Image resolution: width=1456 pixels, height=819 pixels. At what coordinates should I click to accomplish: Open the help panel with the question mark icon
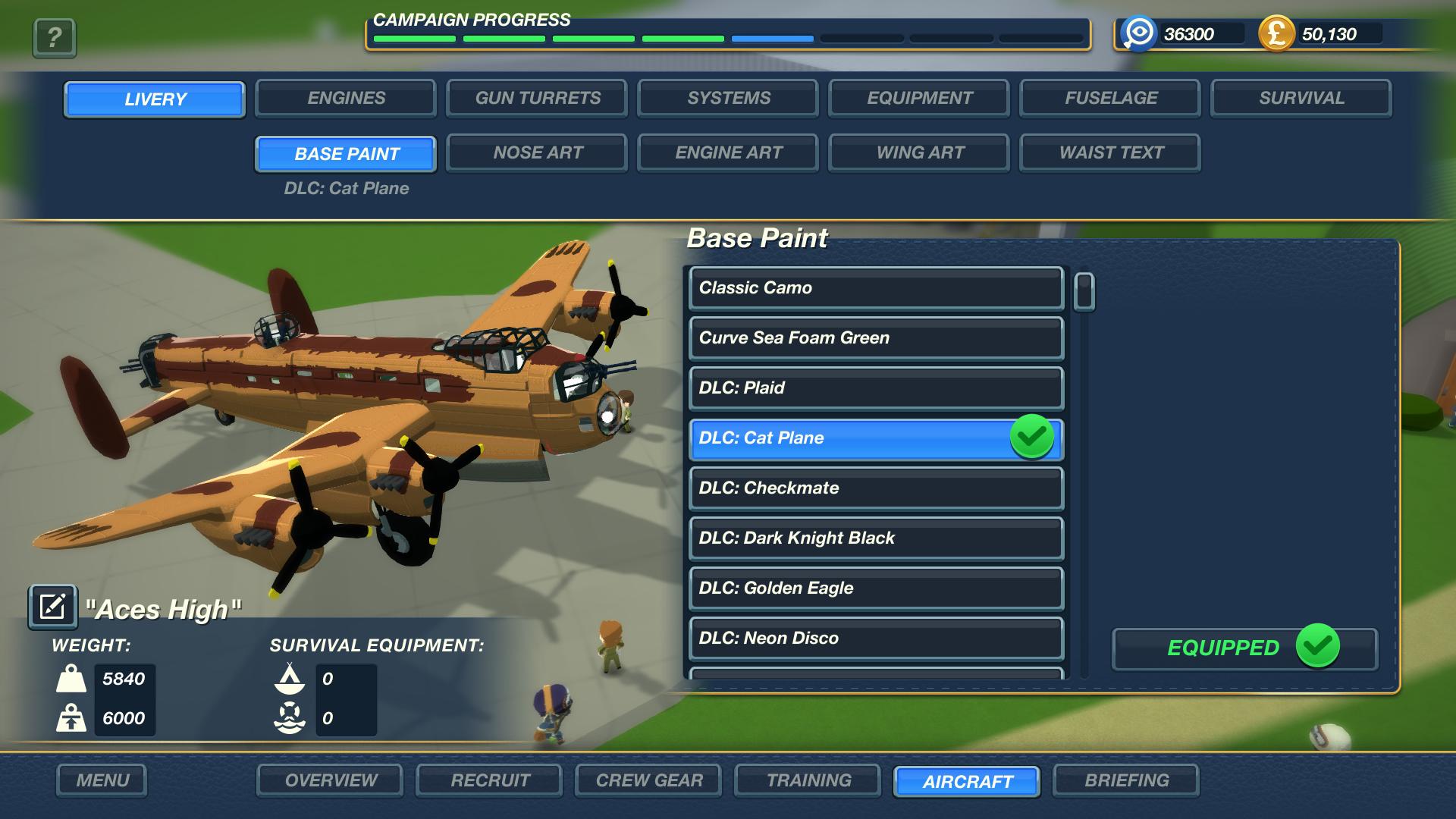(52, 38)
